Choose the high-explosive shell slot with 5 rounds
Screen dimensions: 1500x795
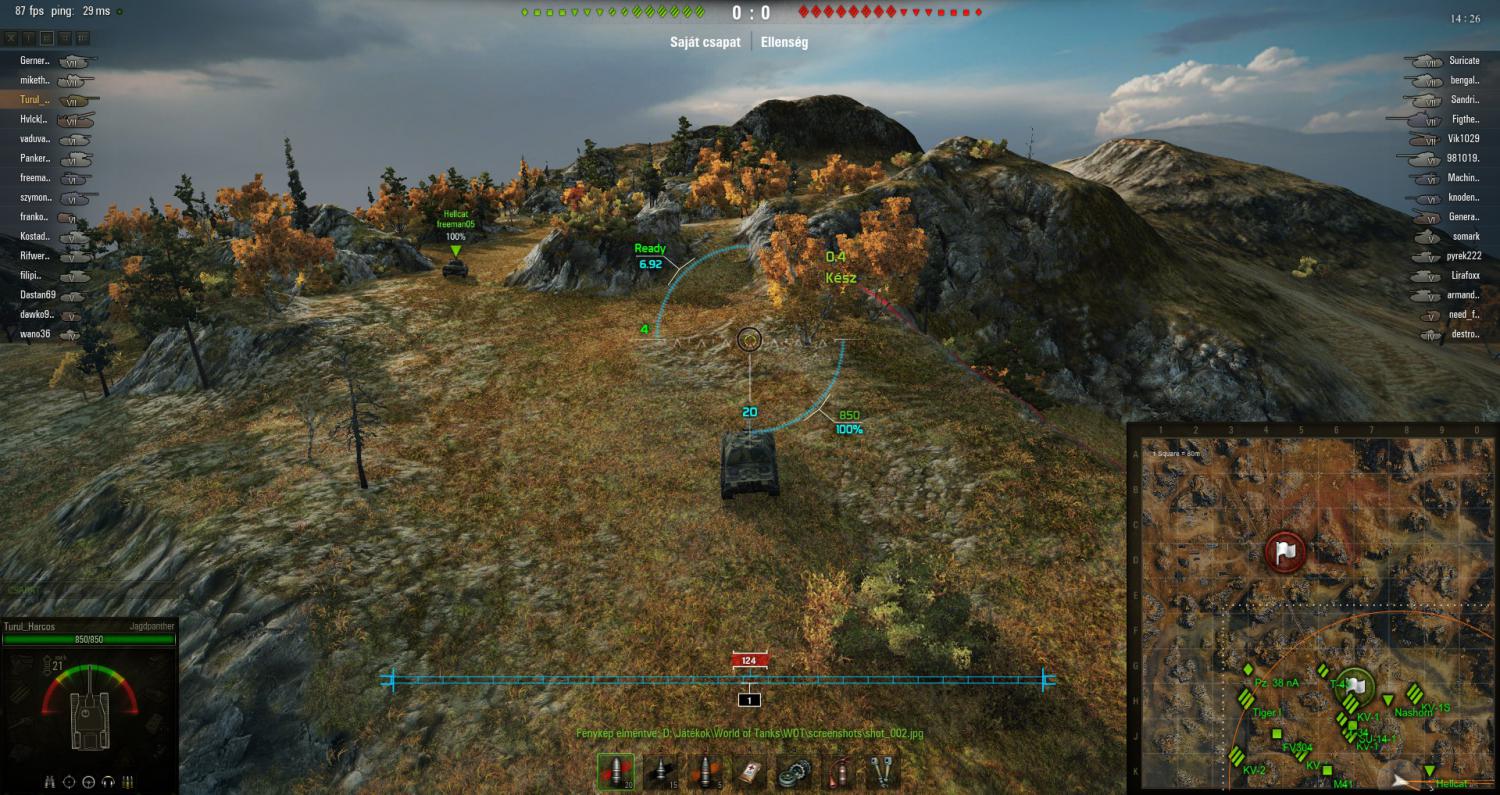pyautogui.click(x=705, y=771)
